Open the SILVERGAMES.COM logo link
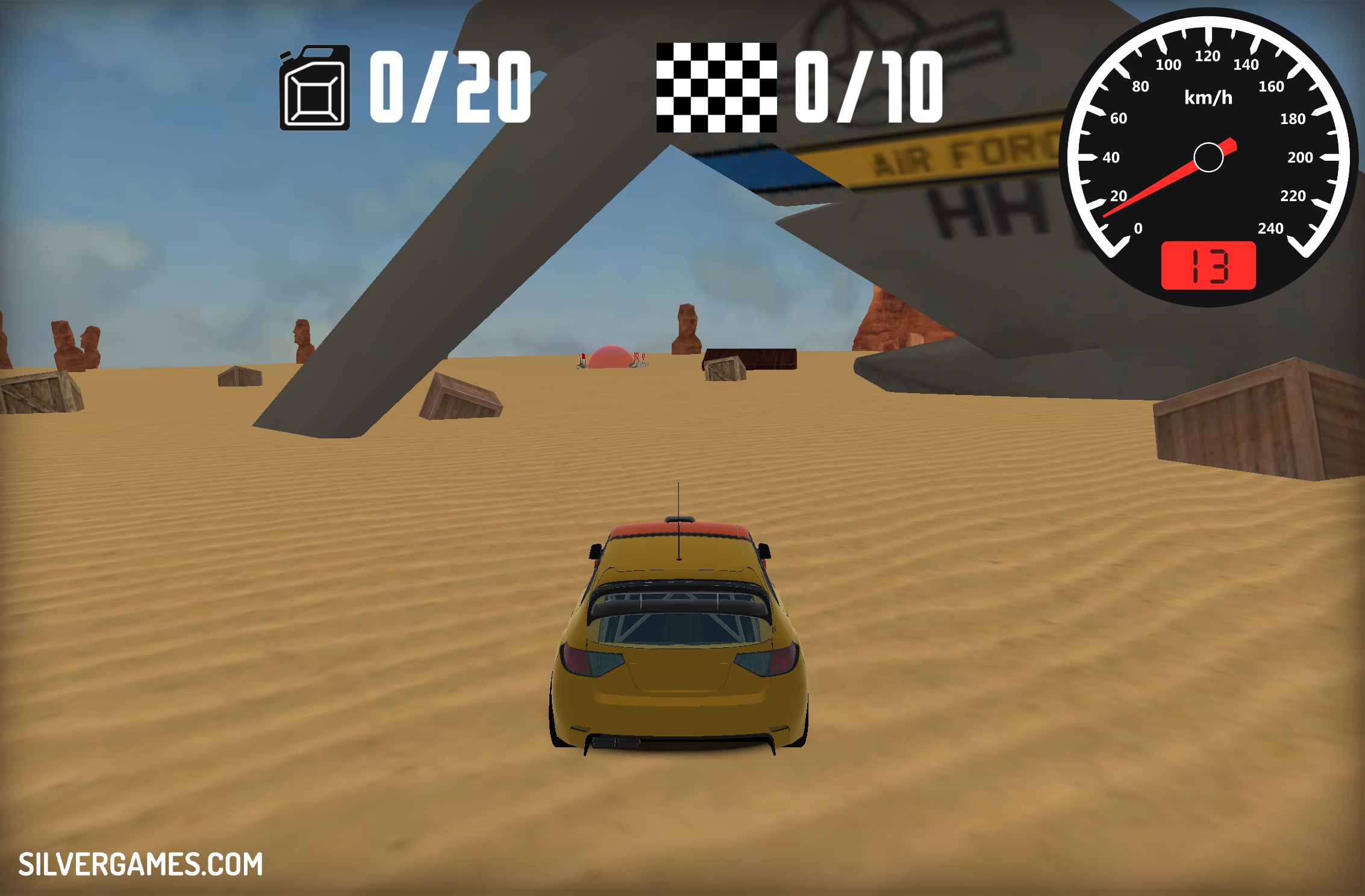The image size is (1365, 896). pos(140,865)
